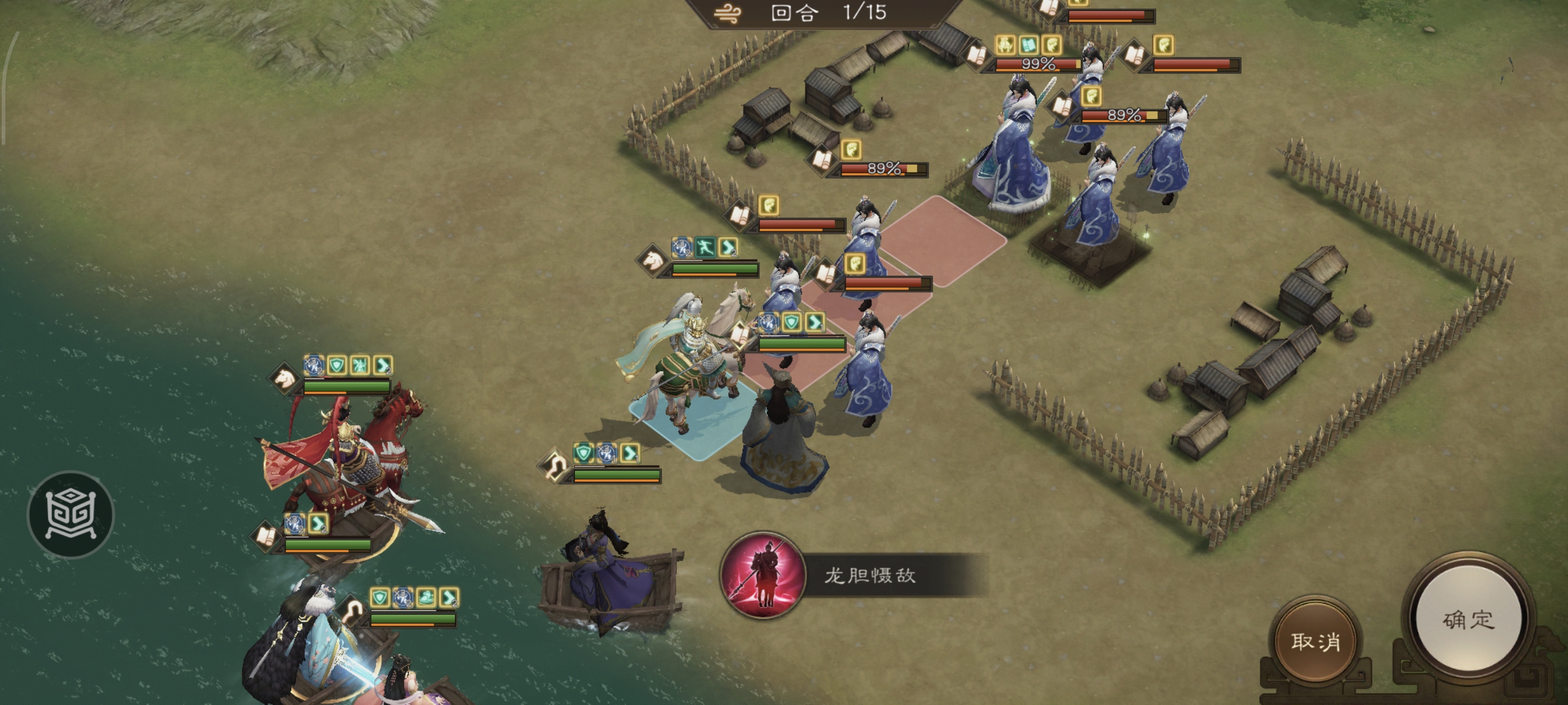Viewport: 1568px width, 705px height.
Task: Tap the green shield buff icon on mounted white-horse hero
Action: point(793,323)
